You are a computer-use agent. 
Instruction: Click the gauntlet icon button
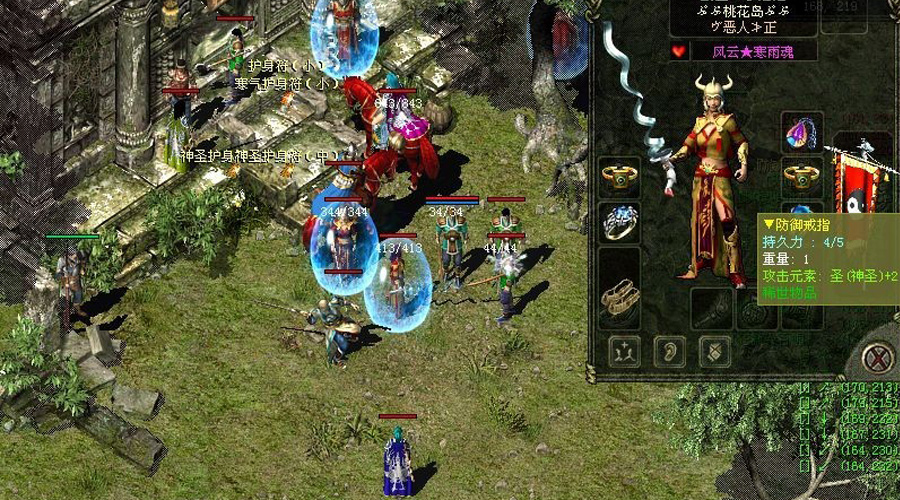point(713,351)
